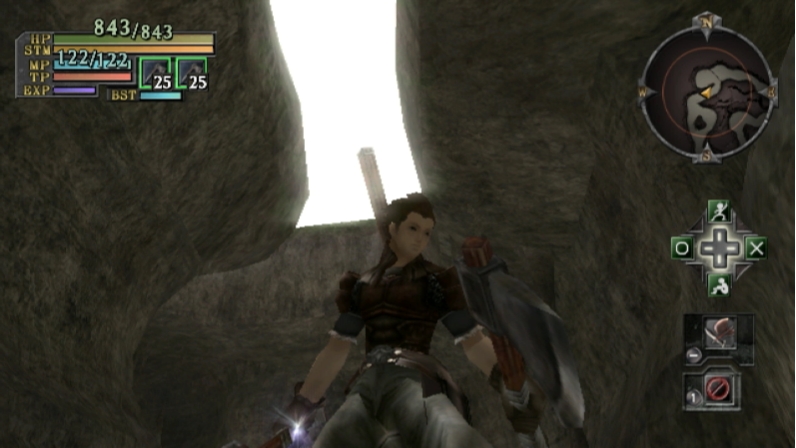Choose the green circle shortcut icon
796x448 pixels.
coord(681,248)
